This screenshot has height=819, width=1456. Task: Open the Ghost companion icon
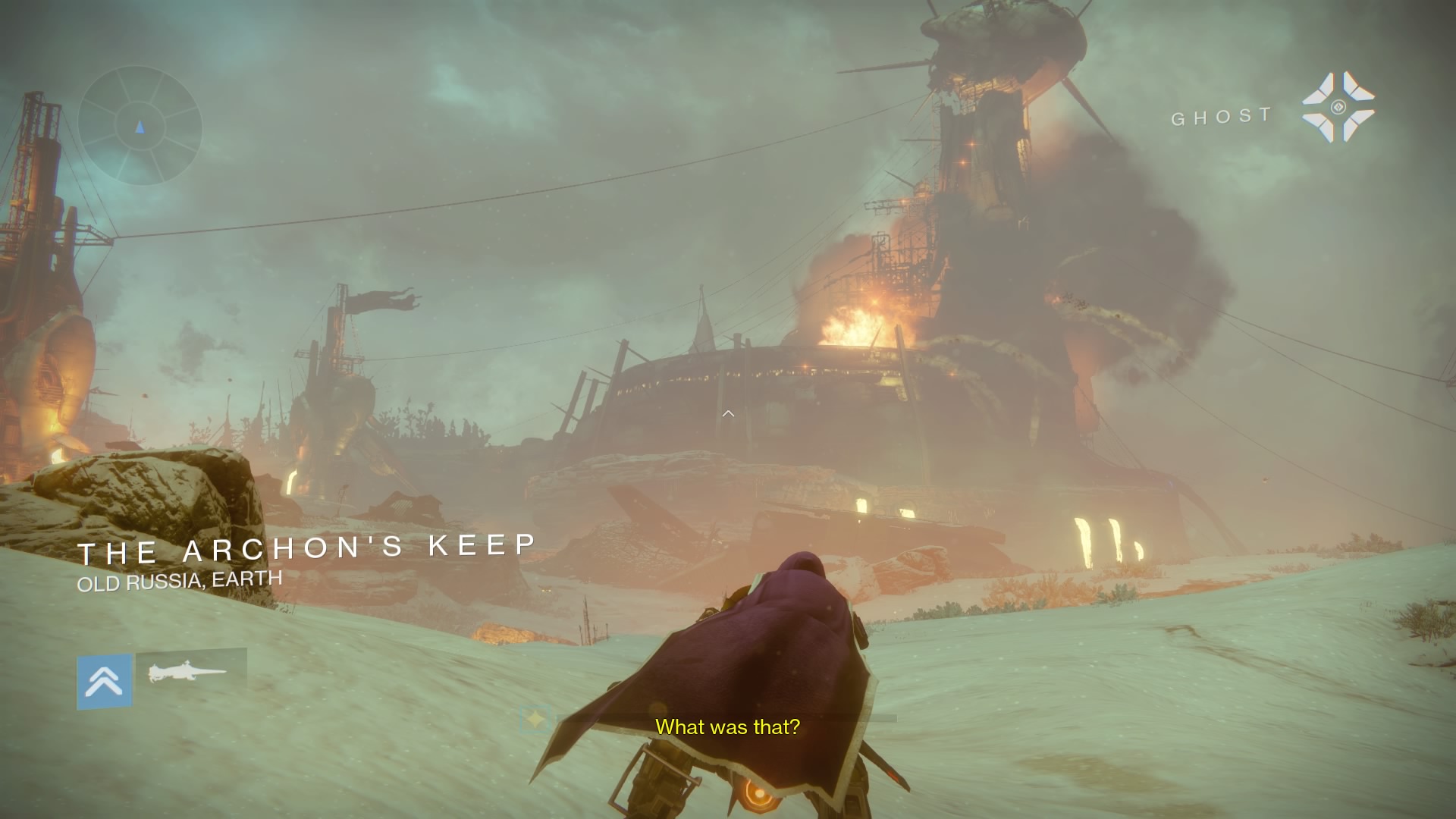coord(1338,107)
